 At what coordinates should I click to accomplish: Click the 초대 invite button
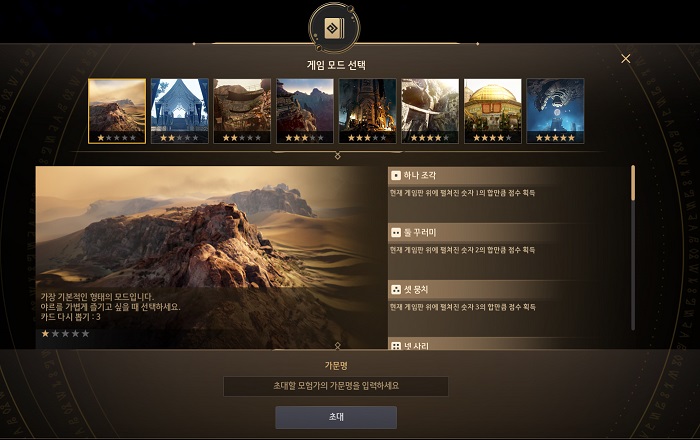[x=336, y=417]
